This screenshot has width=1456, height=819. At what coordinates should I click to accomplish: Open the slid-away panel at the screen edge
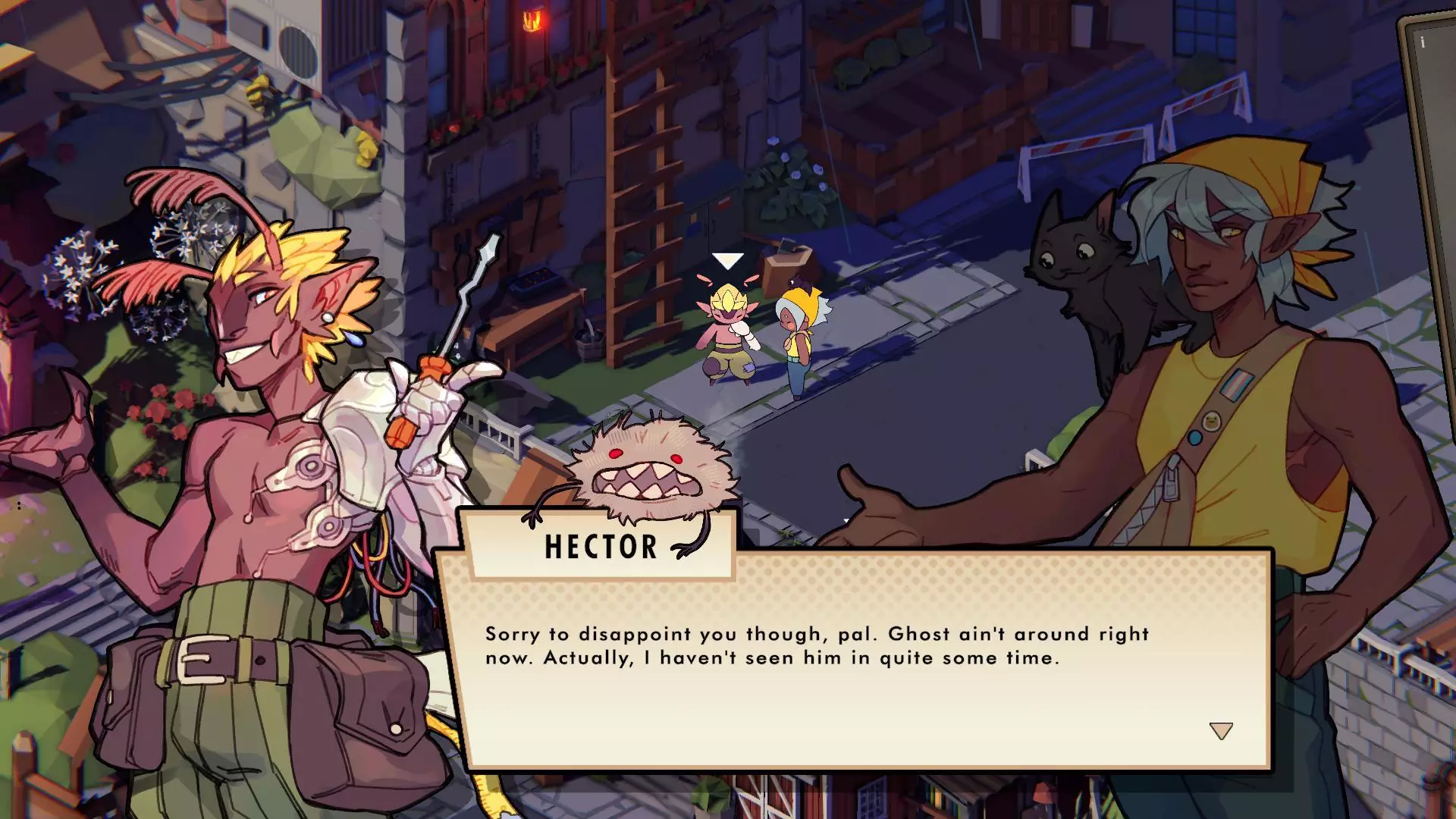[x=1429, y=114]
